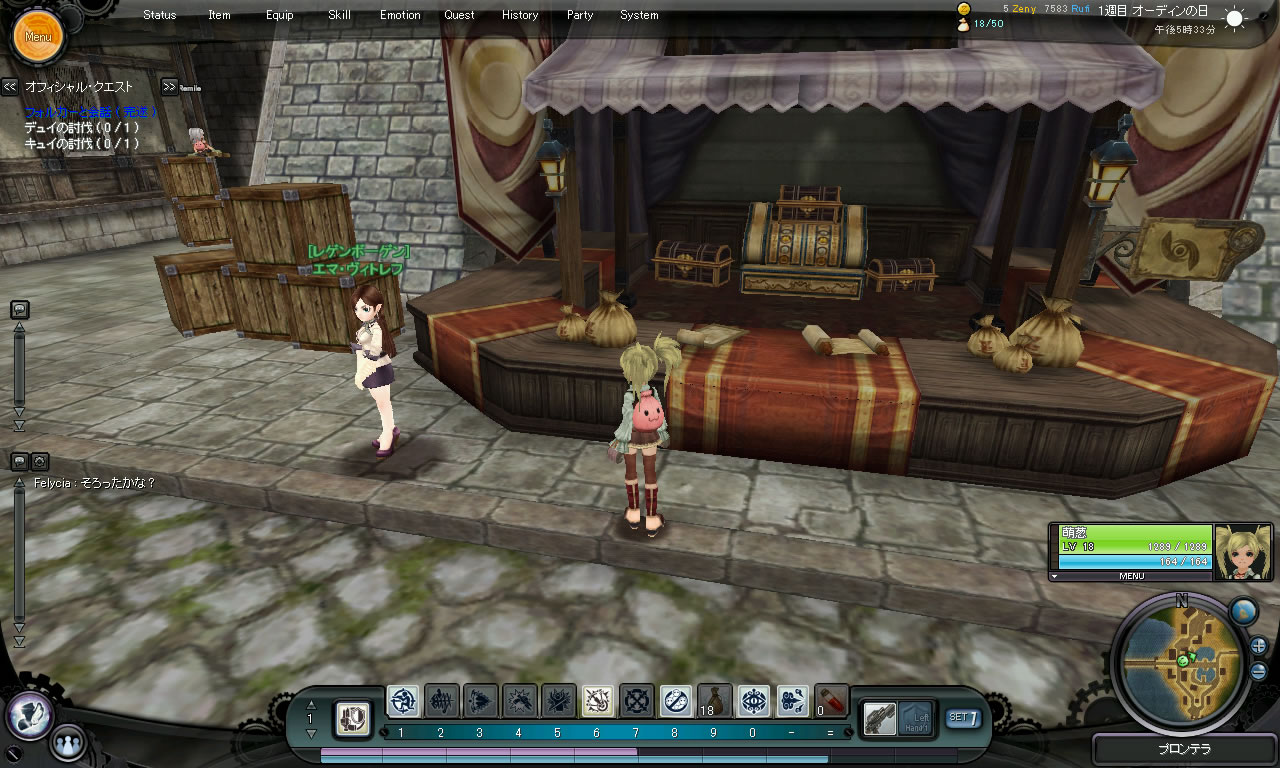Show the next quest category with the >> arrow
The height and width of the screenshot is (768, 1280).
[169, 87]
